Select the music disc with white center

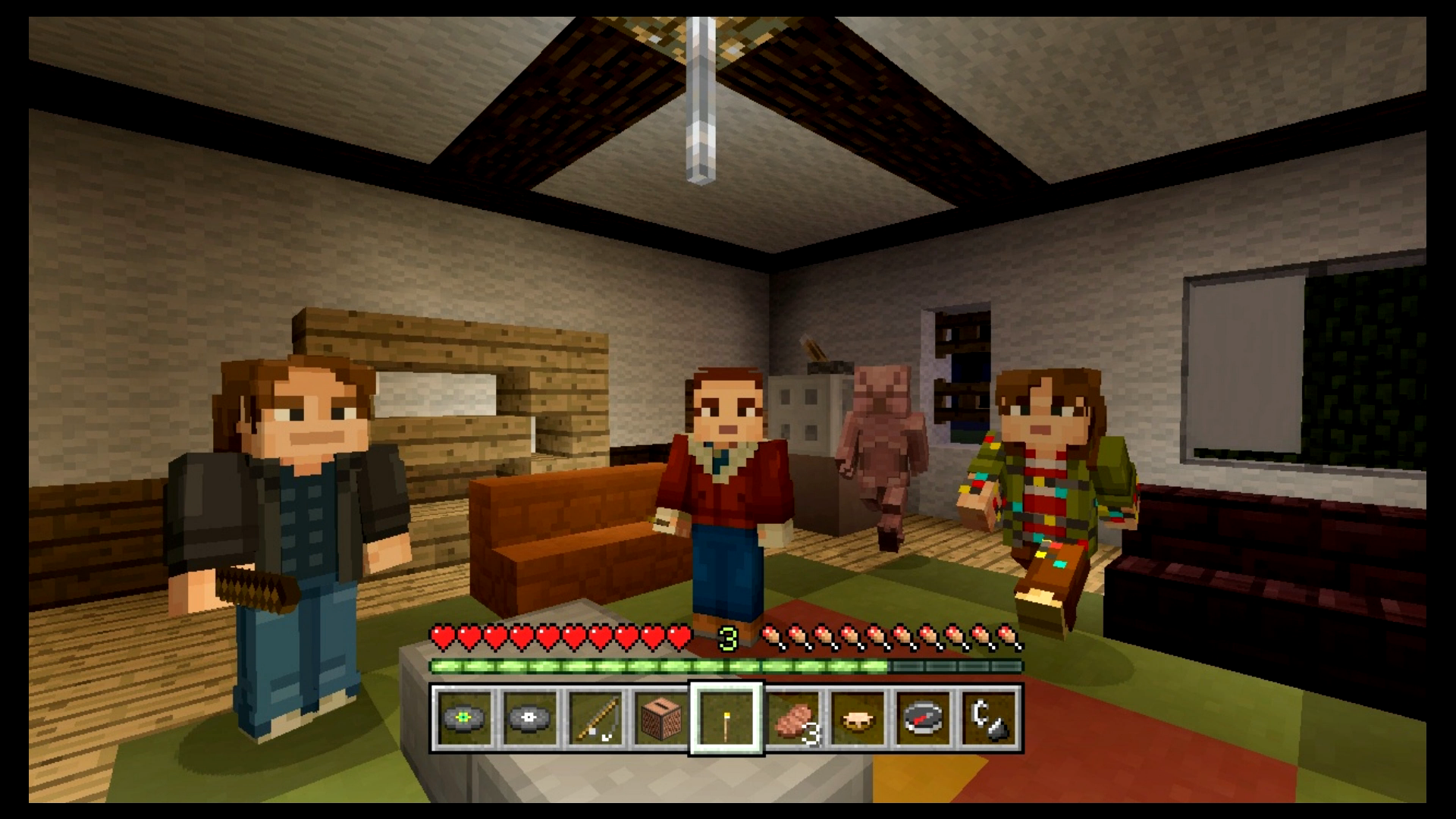tap(529, 717)
